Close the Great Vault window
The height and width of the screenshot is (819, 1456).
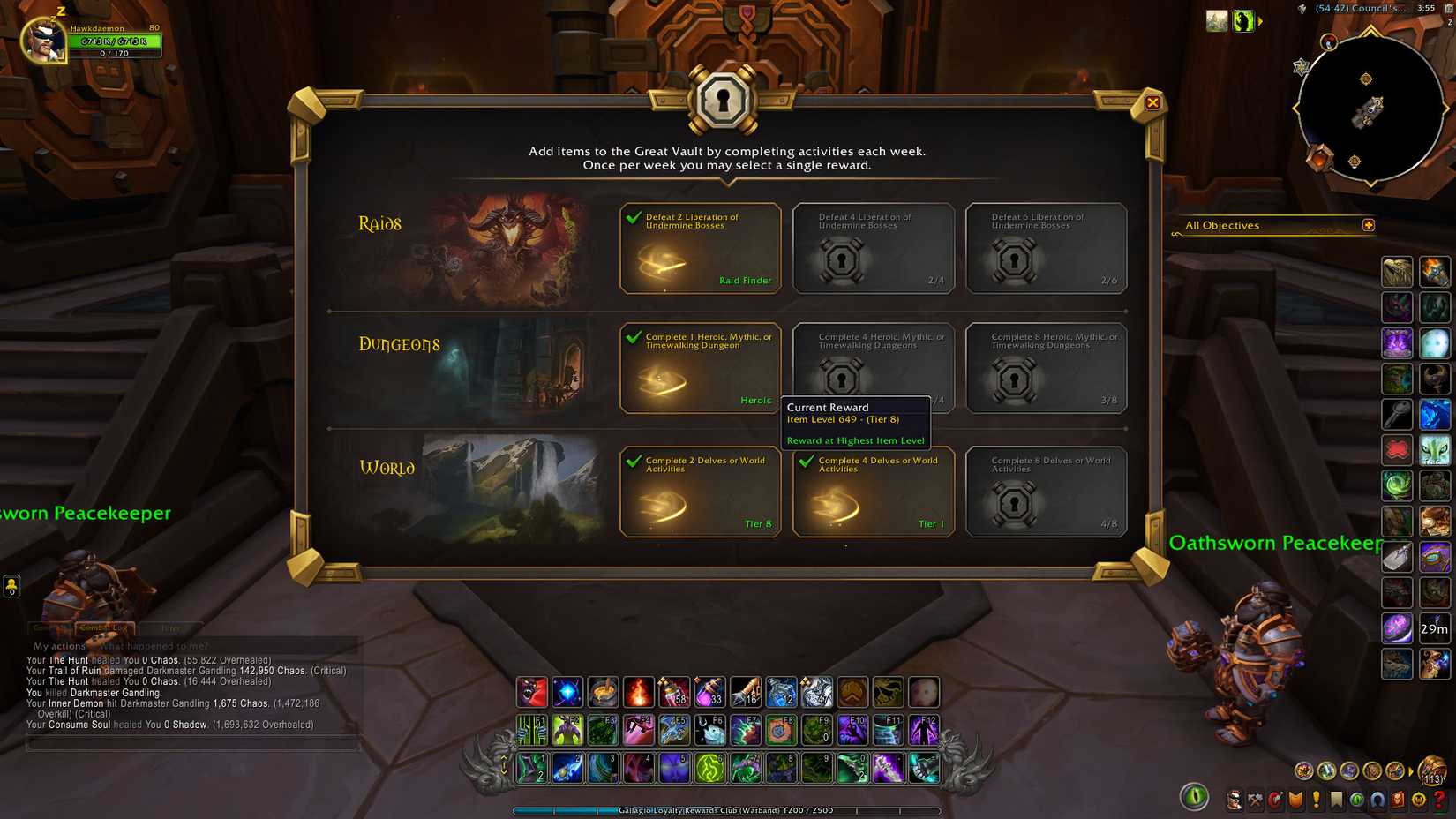point(1153,102)
